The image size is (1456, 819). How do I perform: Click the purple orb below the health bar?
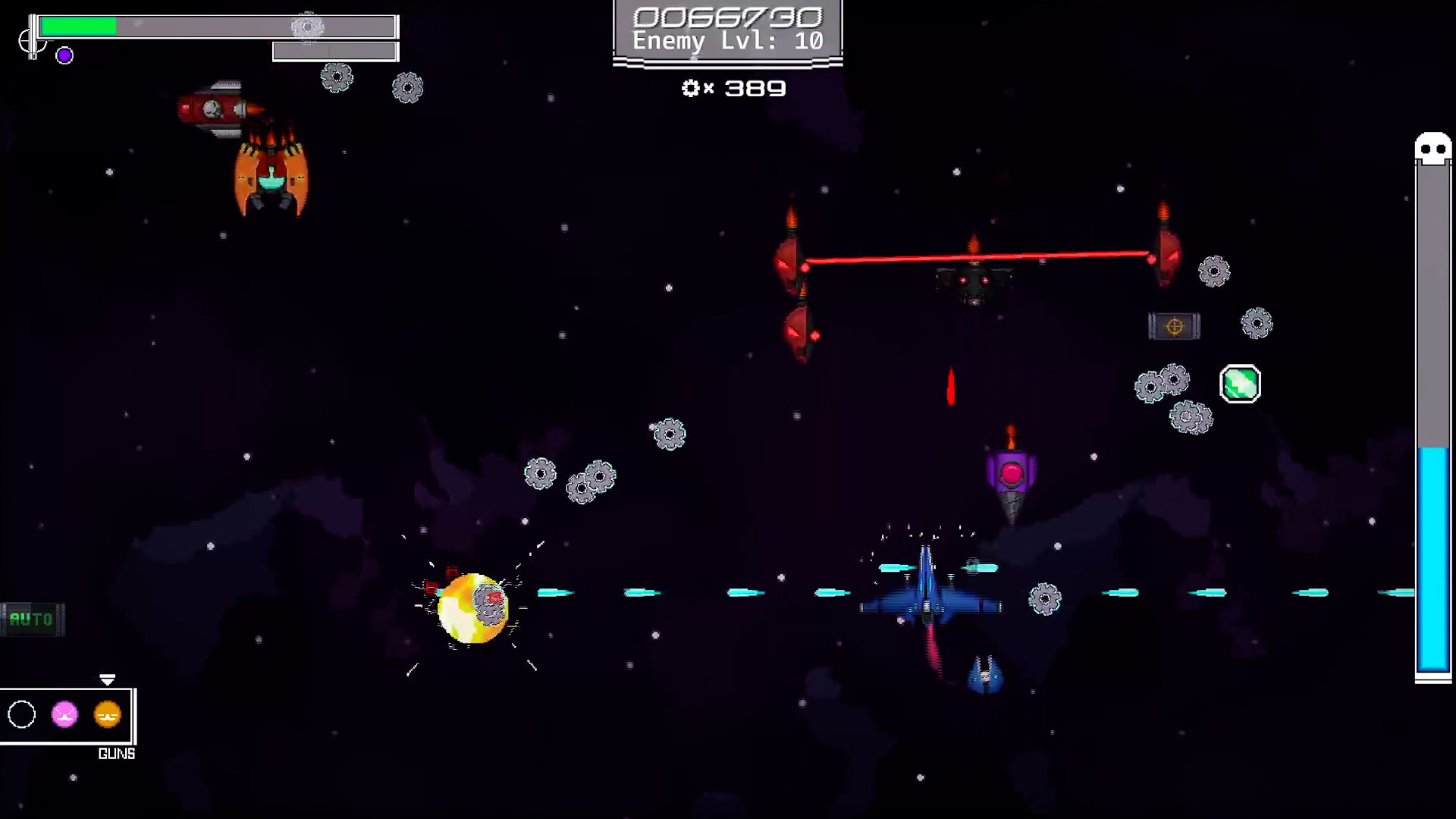(x=64, y=55)
